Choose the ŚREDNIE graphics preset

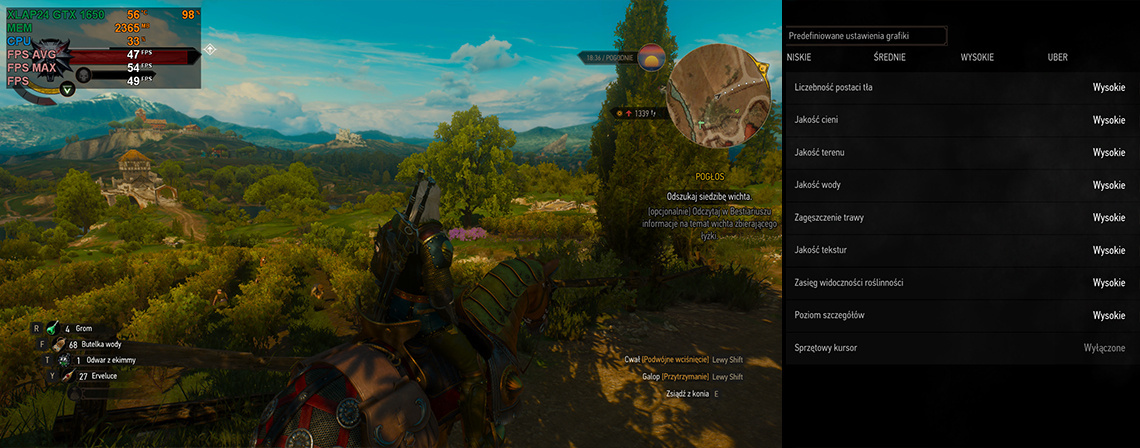889,58
